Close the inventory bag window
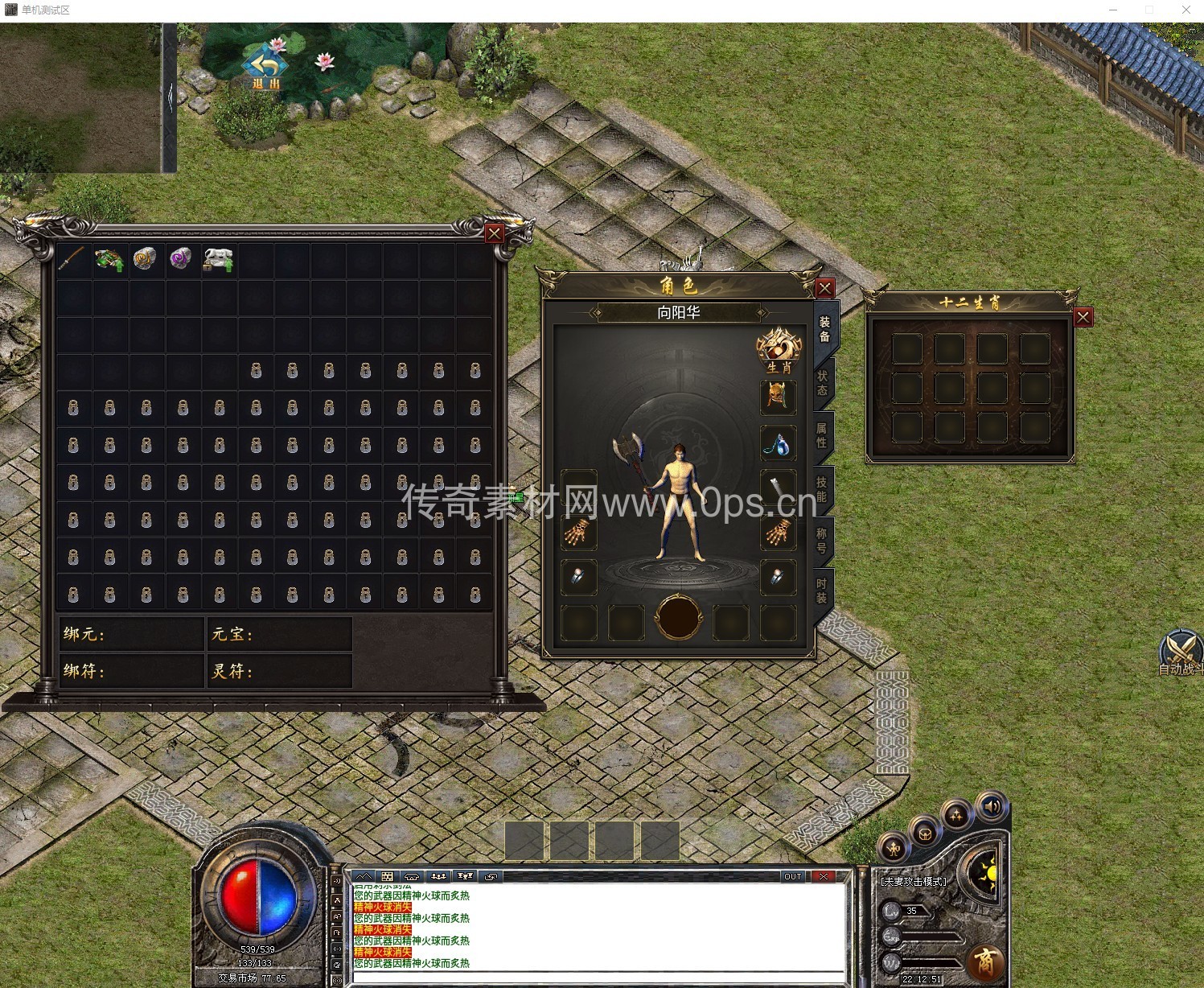This screenshot has width=1204, height=988. pyautogui.click(x=494, y=233)
